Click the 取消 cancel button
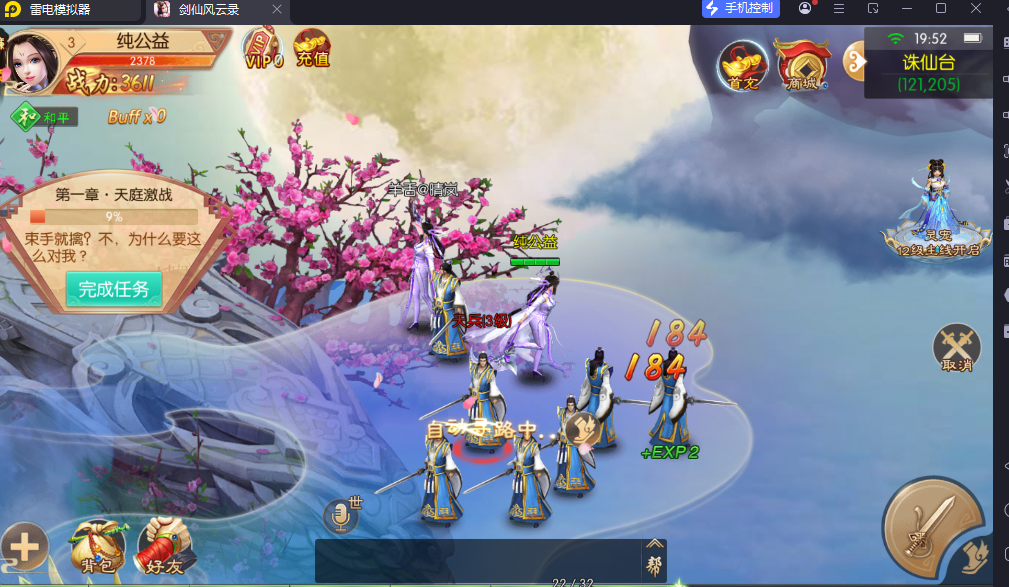This screenshot has width=1009, height=587. (957, 350)
